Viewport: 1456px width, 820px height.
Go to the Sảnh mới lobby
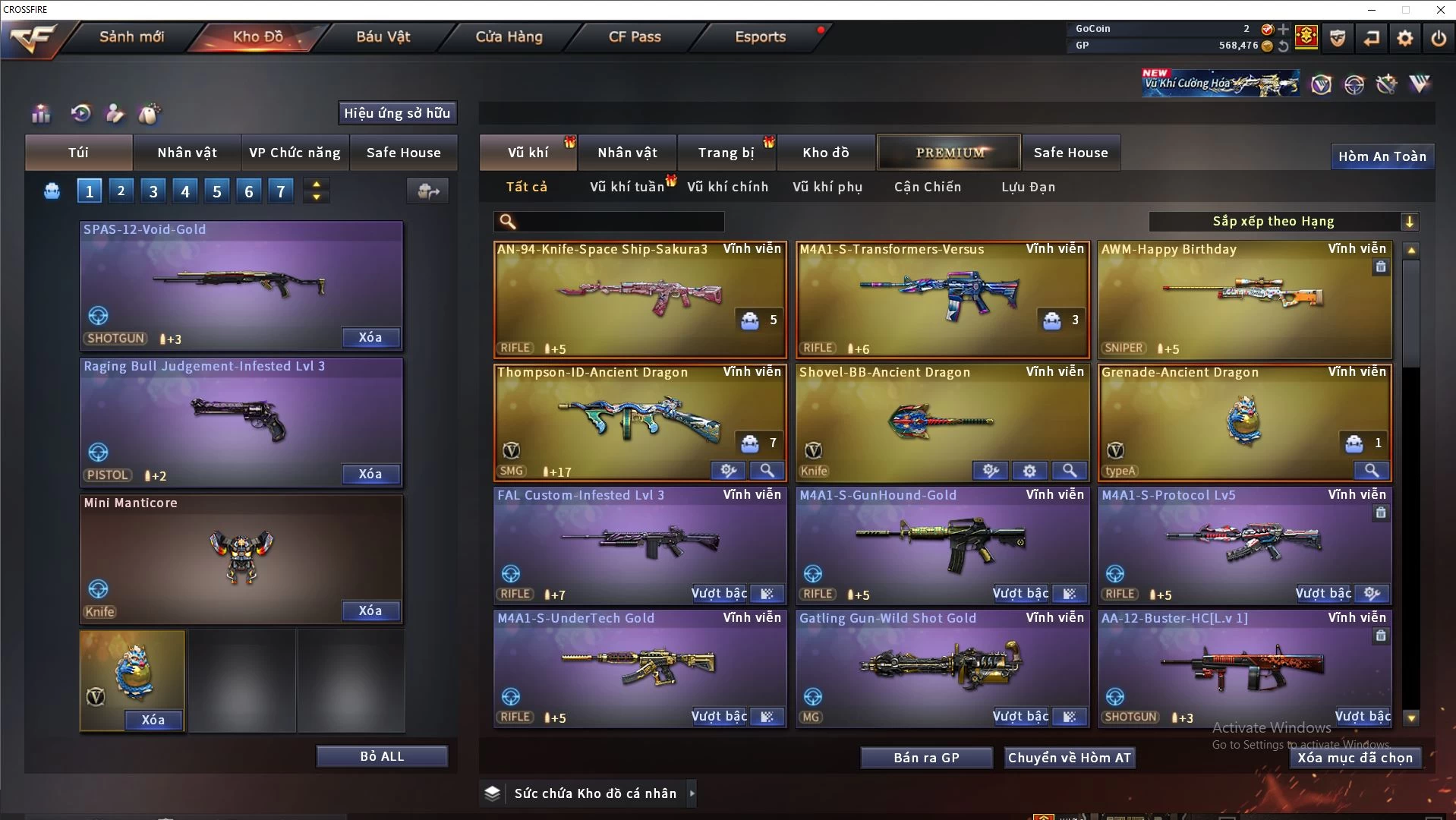click(x=131, y=37)
